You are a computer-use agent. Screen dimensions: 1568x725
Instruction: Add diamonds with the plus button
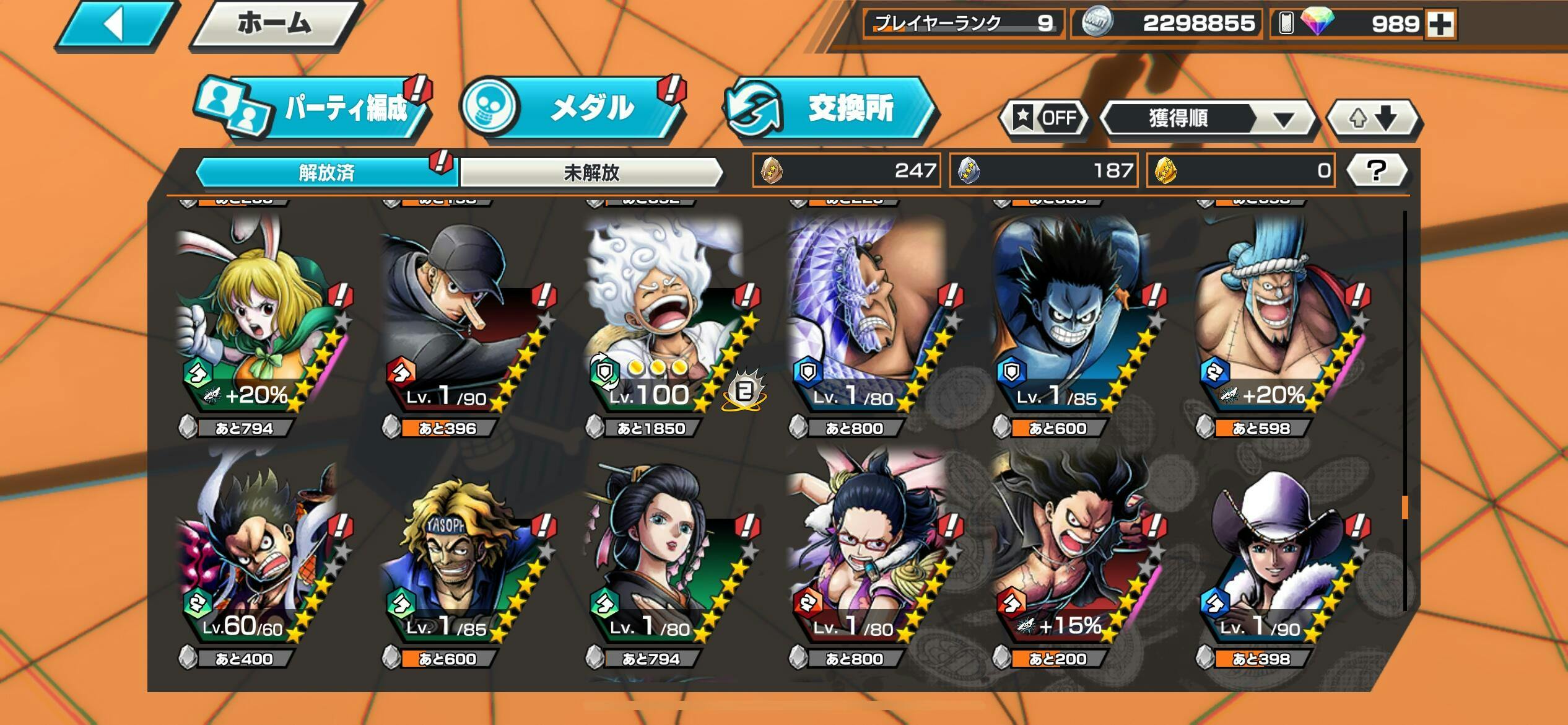[x=1440, y=25]
